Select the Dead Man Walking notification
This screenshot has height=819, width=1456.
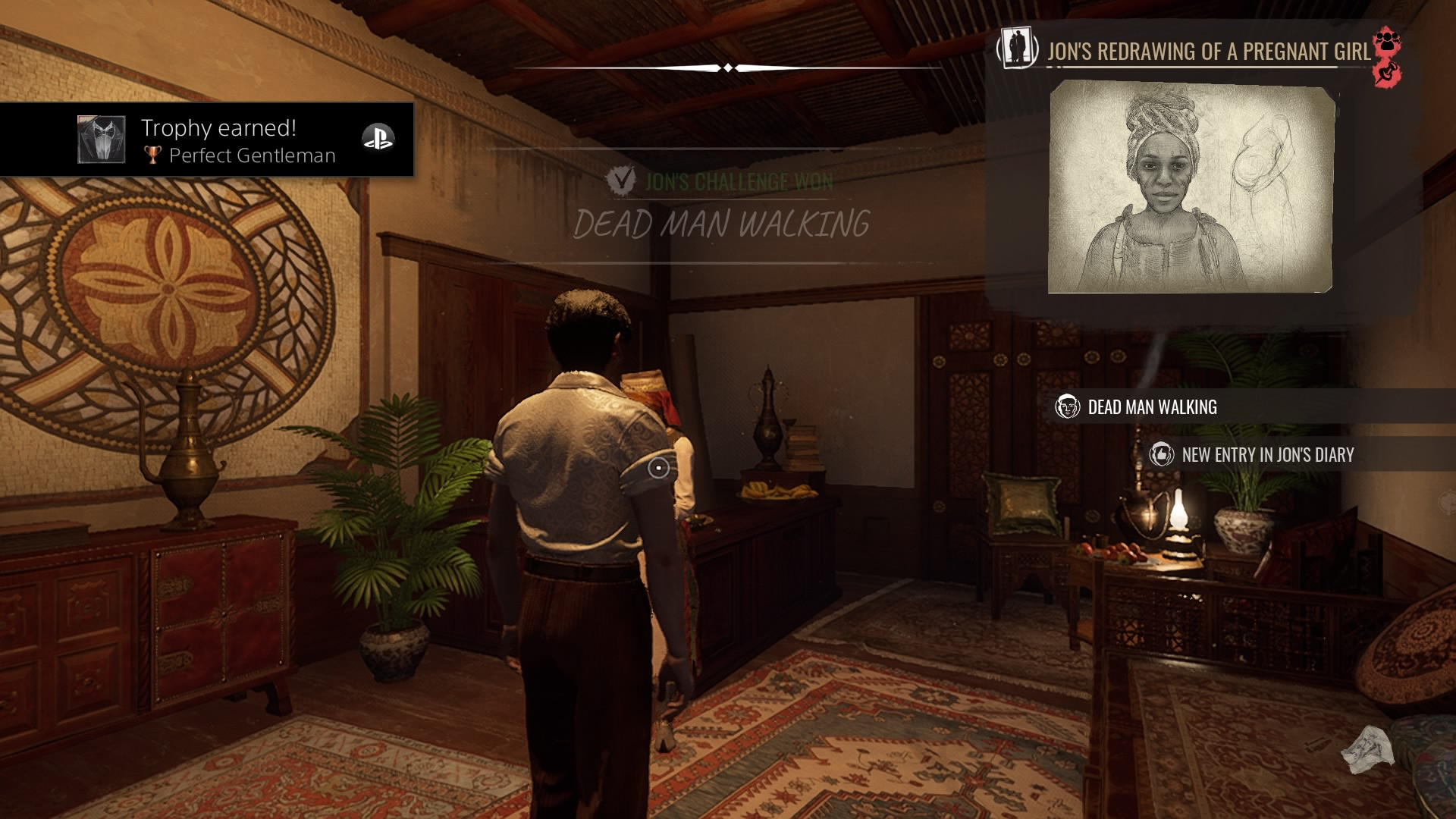click(1151, 407)
